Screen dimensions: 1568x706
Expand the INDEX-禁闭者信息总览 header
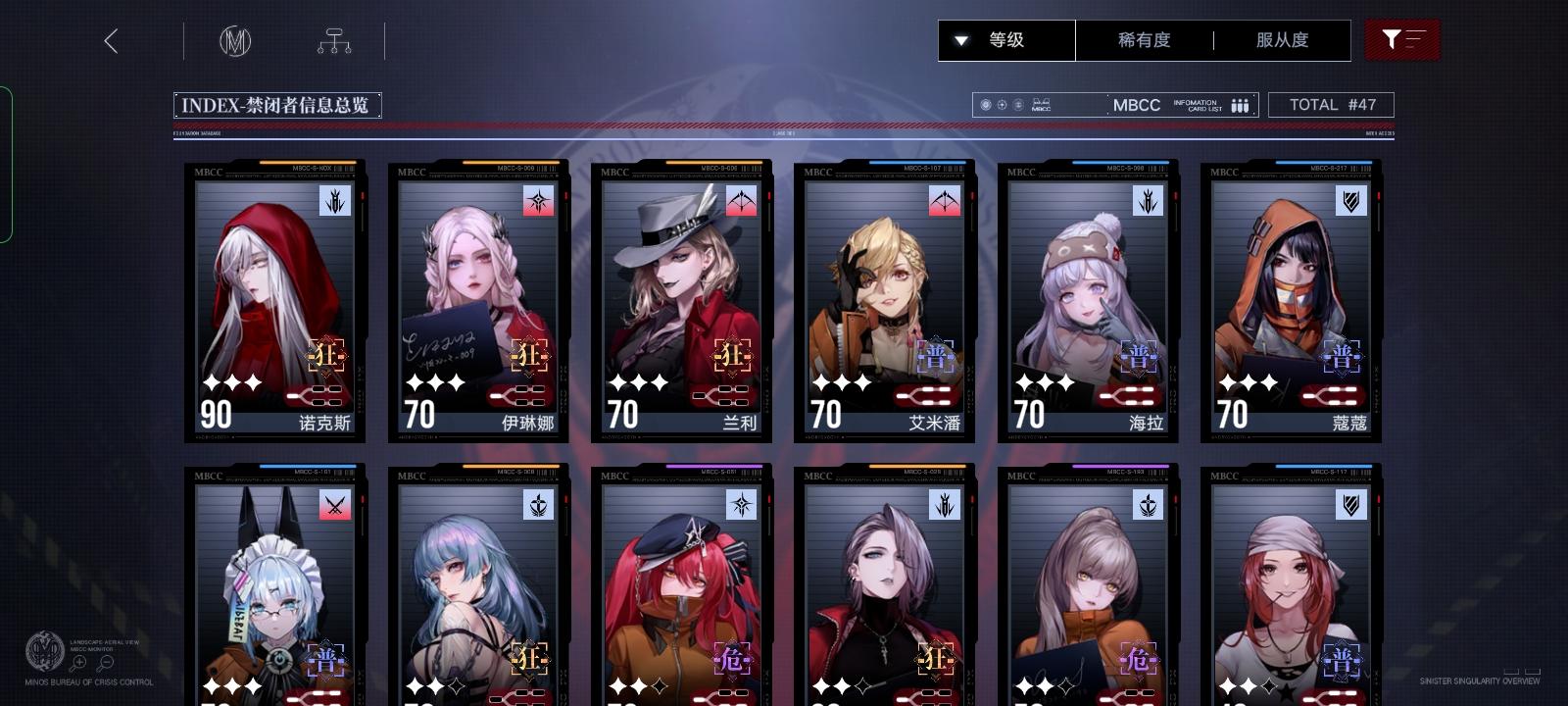(x=277, y=104)
